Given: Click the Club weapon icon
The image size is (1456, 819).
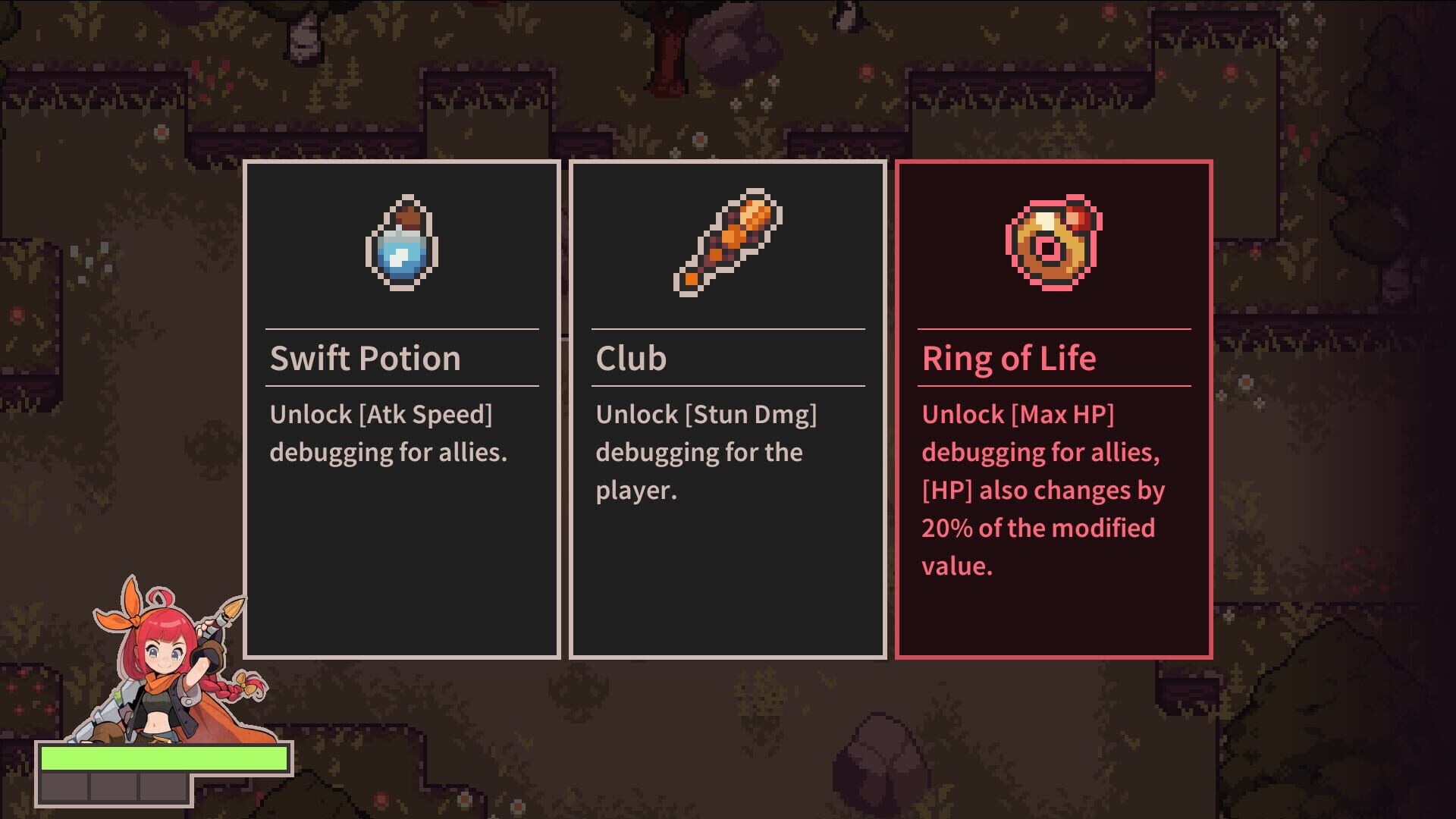Looking at the screenshot, I should [x=726, y=244].
